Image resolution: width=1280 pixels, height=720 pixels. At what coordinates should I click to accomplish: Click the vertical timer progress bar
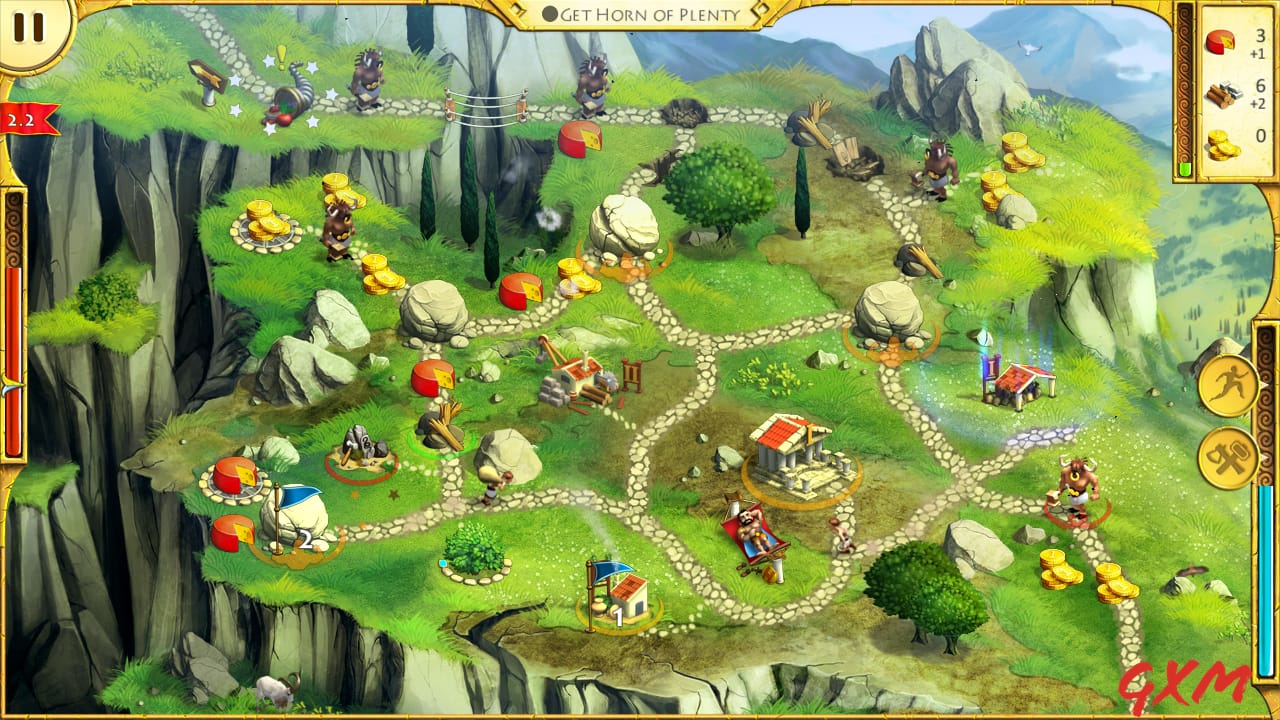pyautogui.click(x=14, y=370)
